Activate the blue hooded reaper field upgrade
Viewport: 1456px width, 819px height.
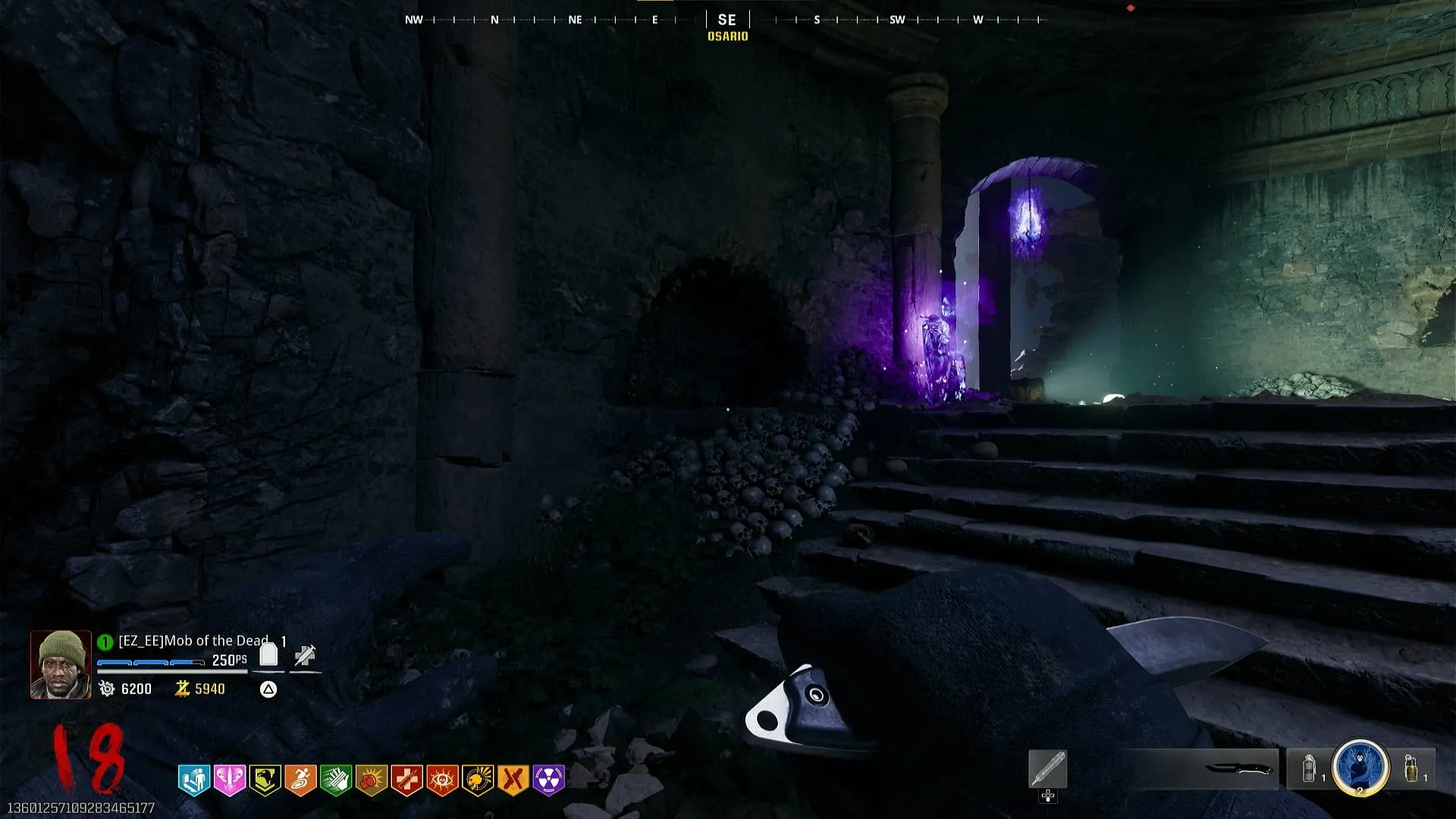coord(1360,767)
